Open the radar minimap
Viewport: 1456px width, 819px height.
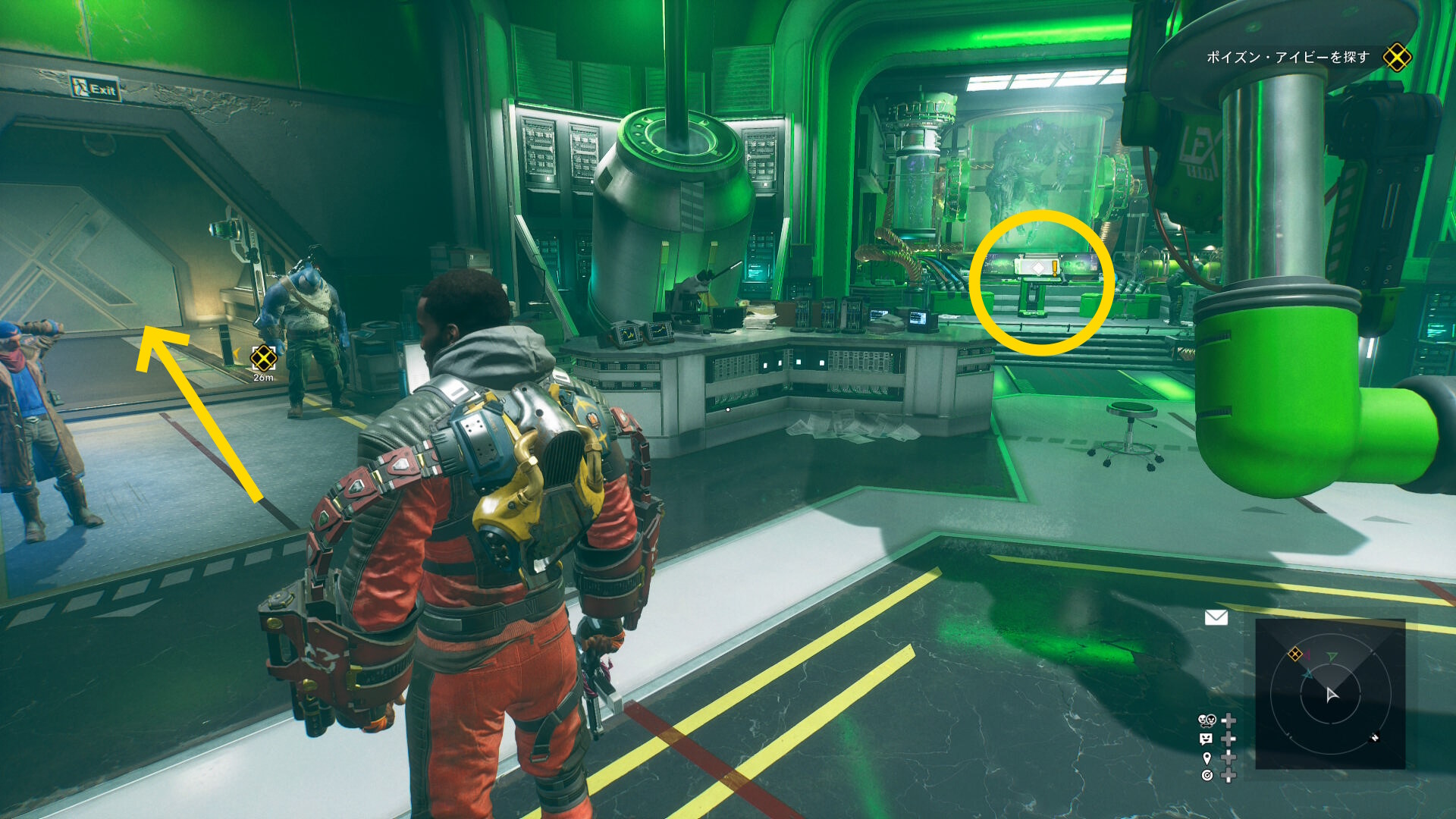(1330, 694)
